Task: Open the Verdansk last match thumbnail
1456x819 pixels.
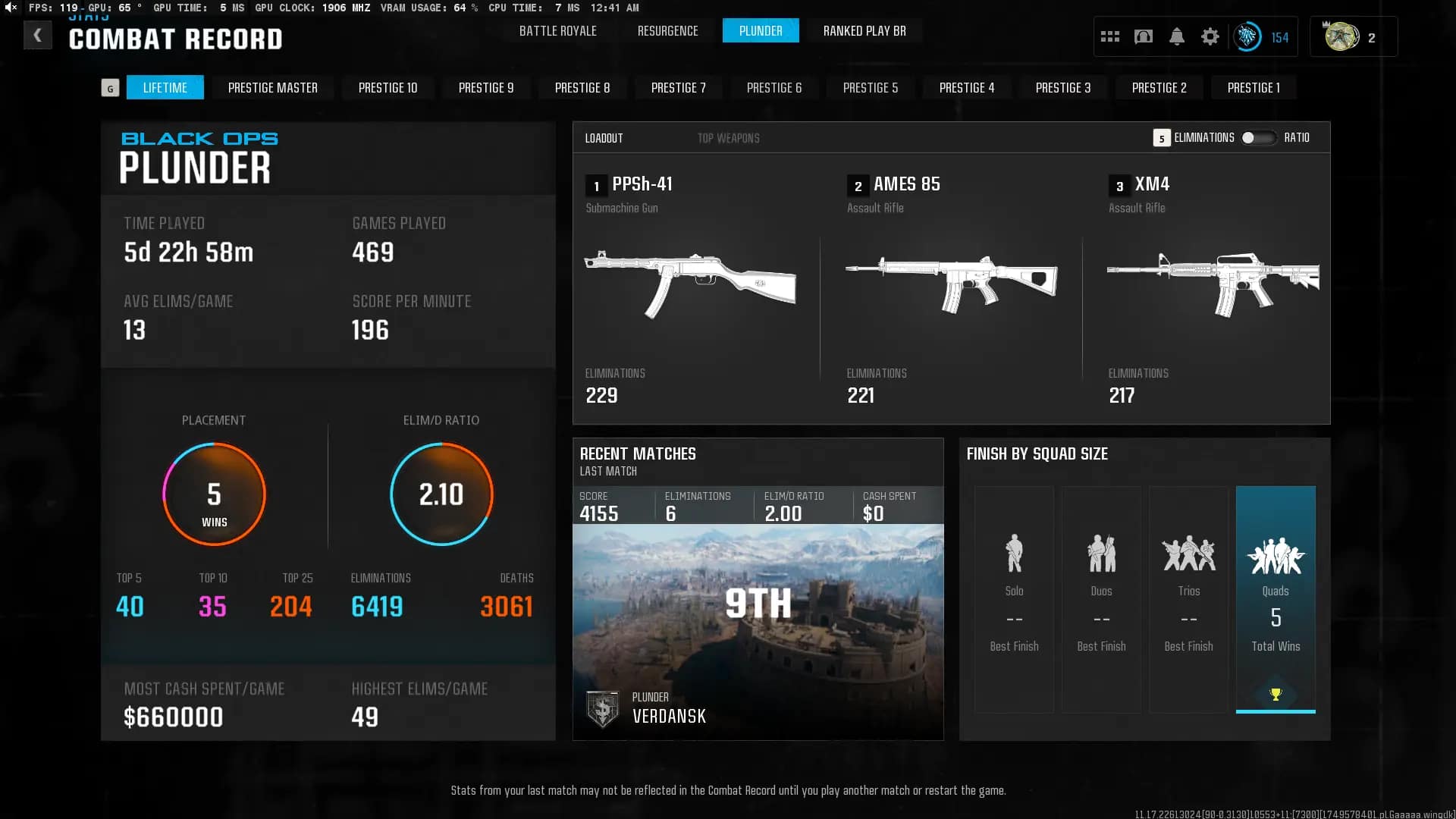Action: click(758, 629)
